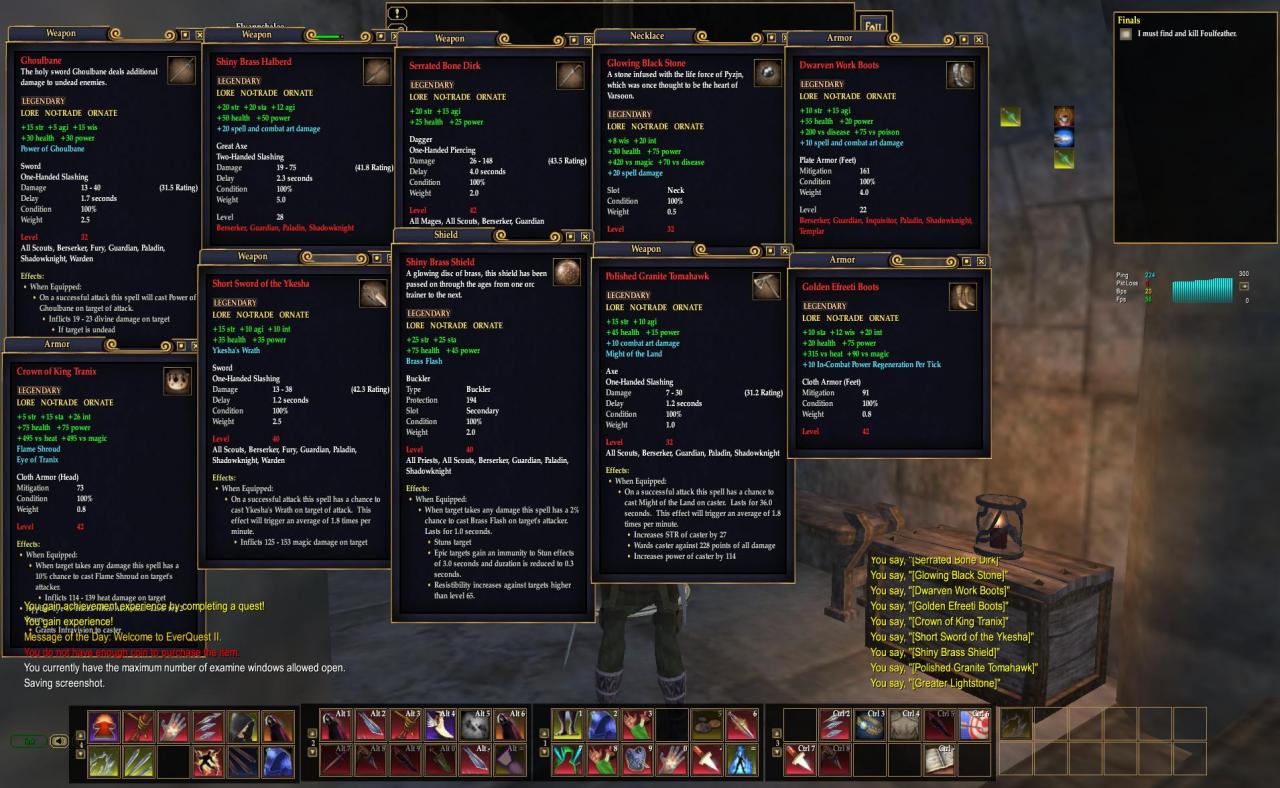Click the Ghoulbane sword item icon
Viewport: 1280px width, 788px height.
coord(182,71)
